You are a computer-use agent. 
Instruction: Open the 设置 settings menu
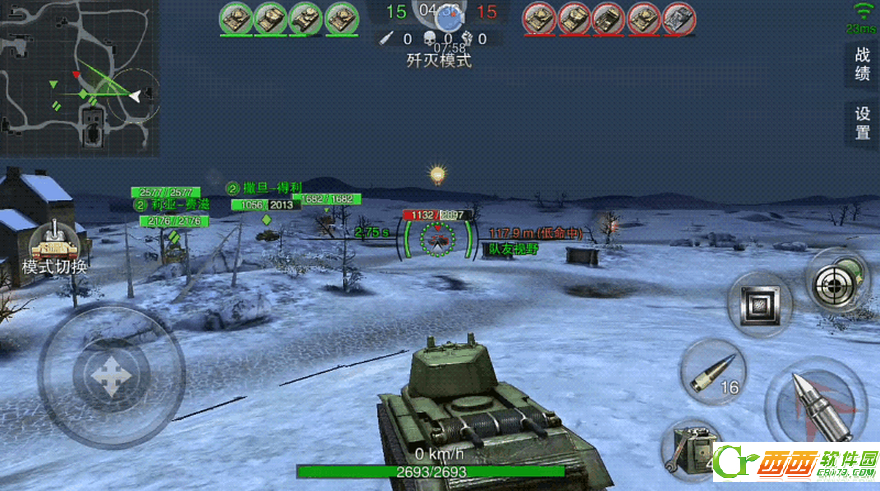[862, 123]
